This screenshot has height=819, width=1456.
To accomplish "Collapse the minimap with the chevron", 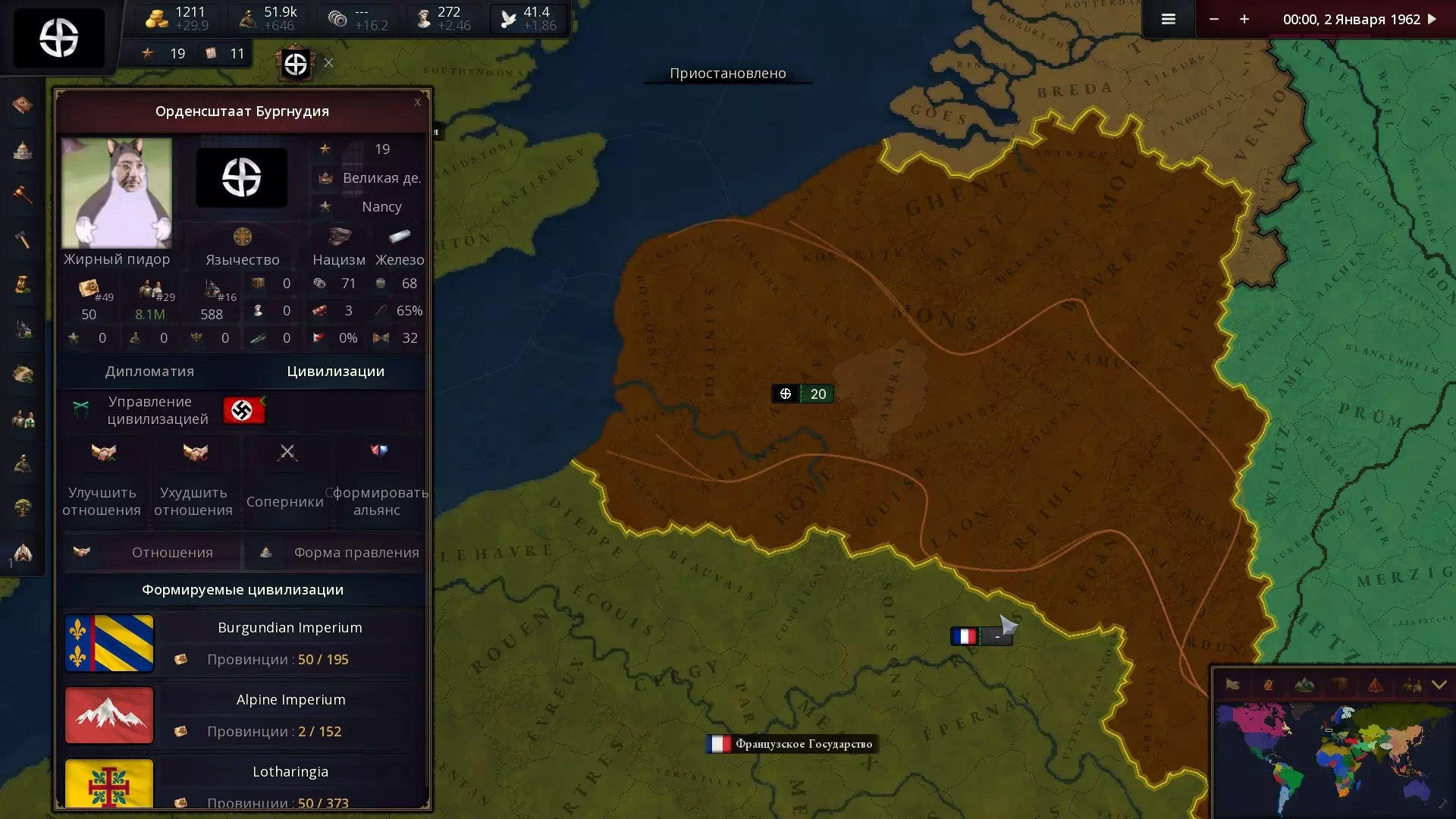I will (1439, 685).
